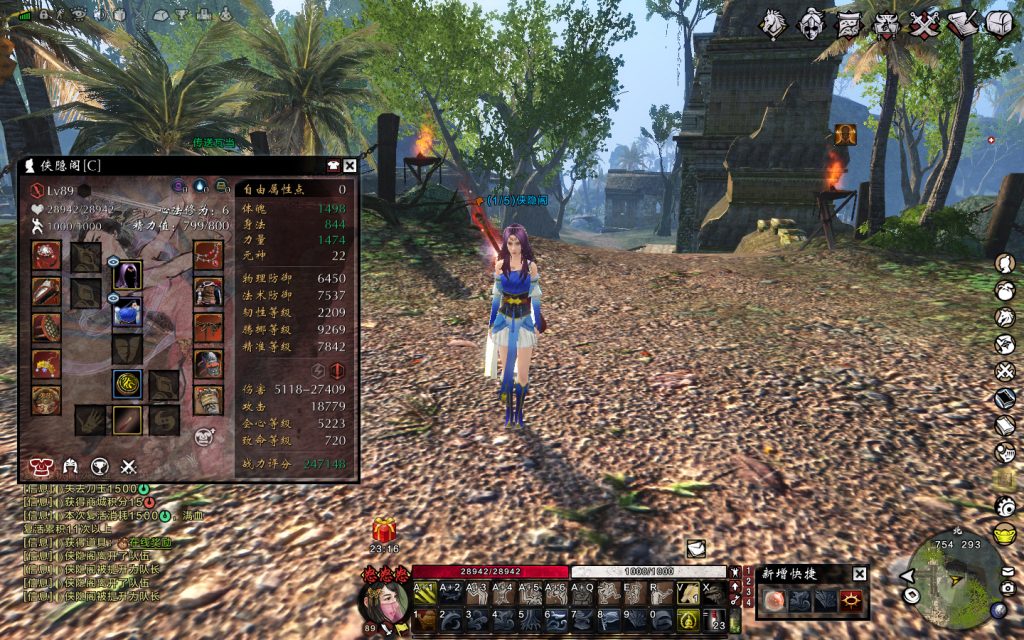Close the 侠隐阁 character panel
The height and width of the screenshot is (640, 1024).
tap(350, 166)
